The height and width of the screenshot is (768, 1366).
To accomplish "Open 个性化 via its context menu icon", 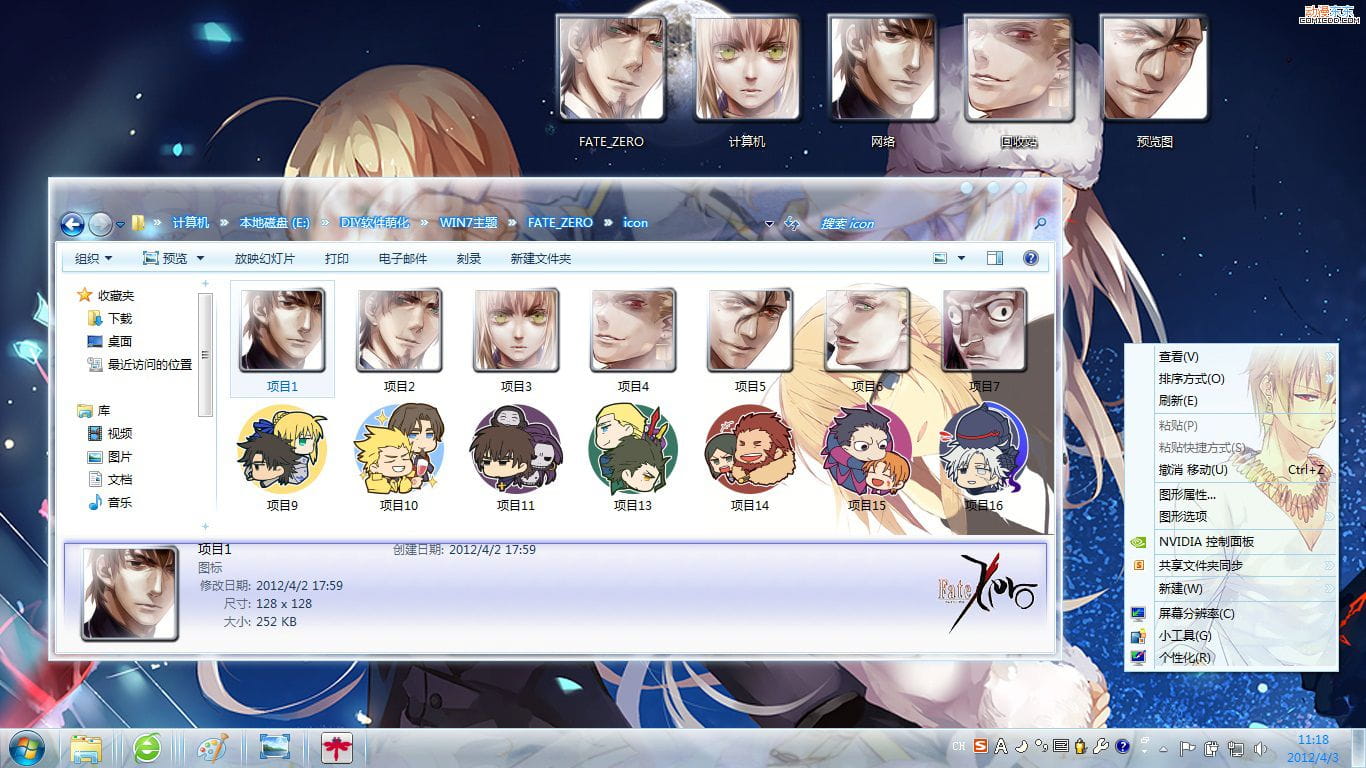I will point(1138,658).
